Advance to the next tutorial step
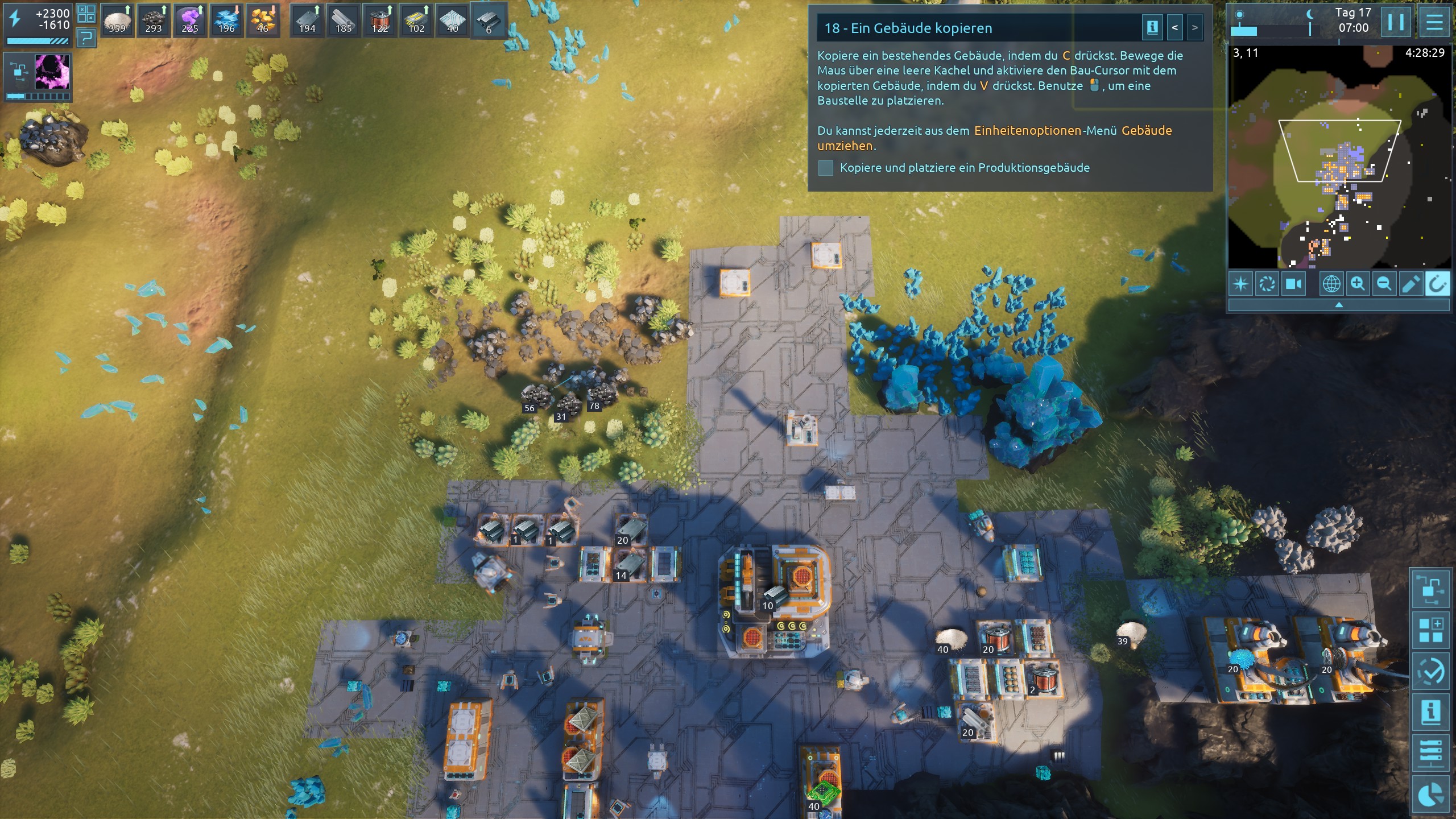1456x819 pixels. pos(1194,28)
